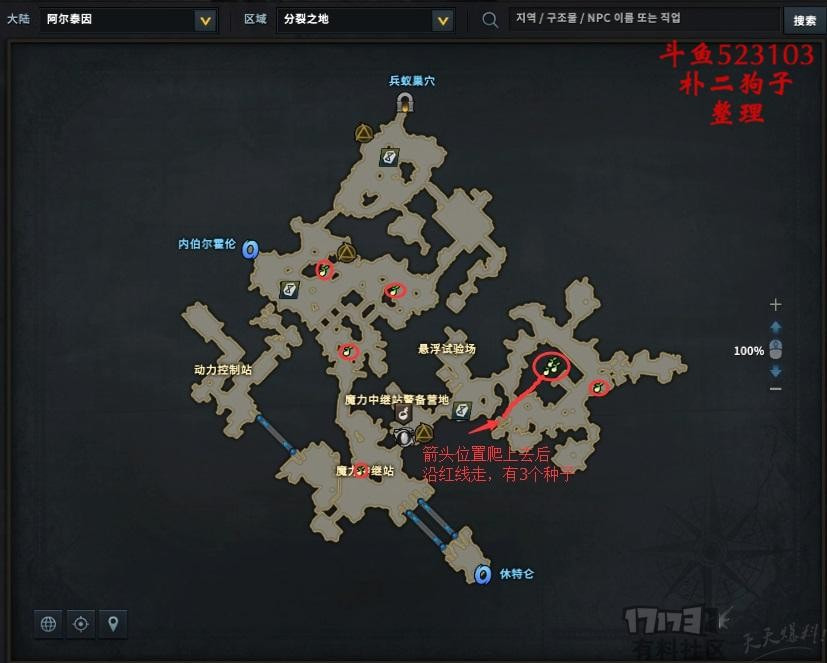827x663 pixels.
Task: Focus the NPC name search field
Action: (x=643, y=19)
